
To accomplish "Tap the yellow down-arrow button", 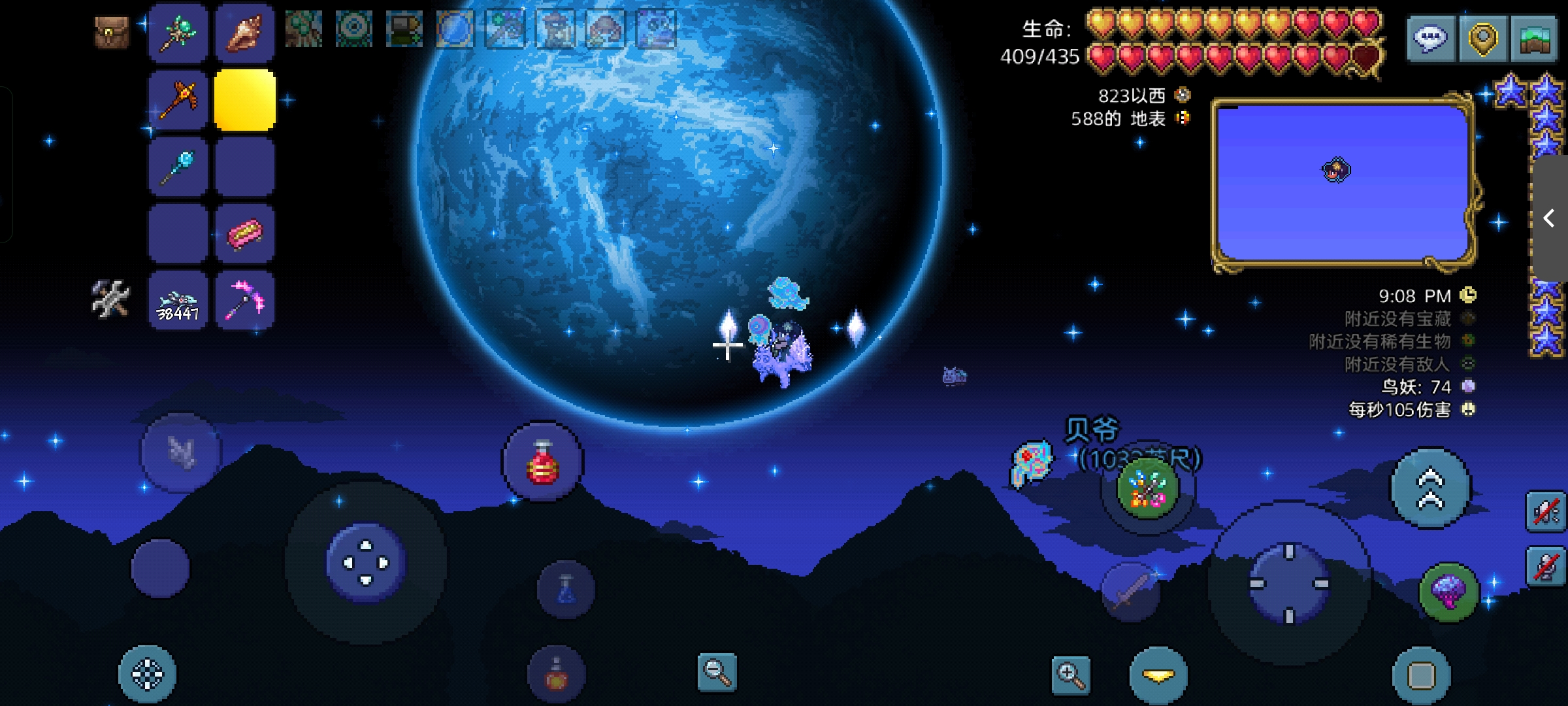I will pyautogui.click(x=1158, y=676).
